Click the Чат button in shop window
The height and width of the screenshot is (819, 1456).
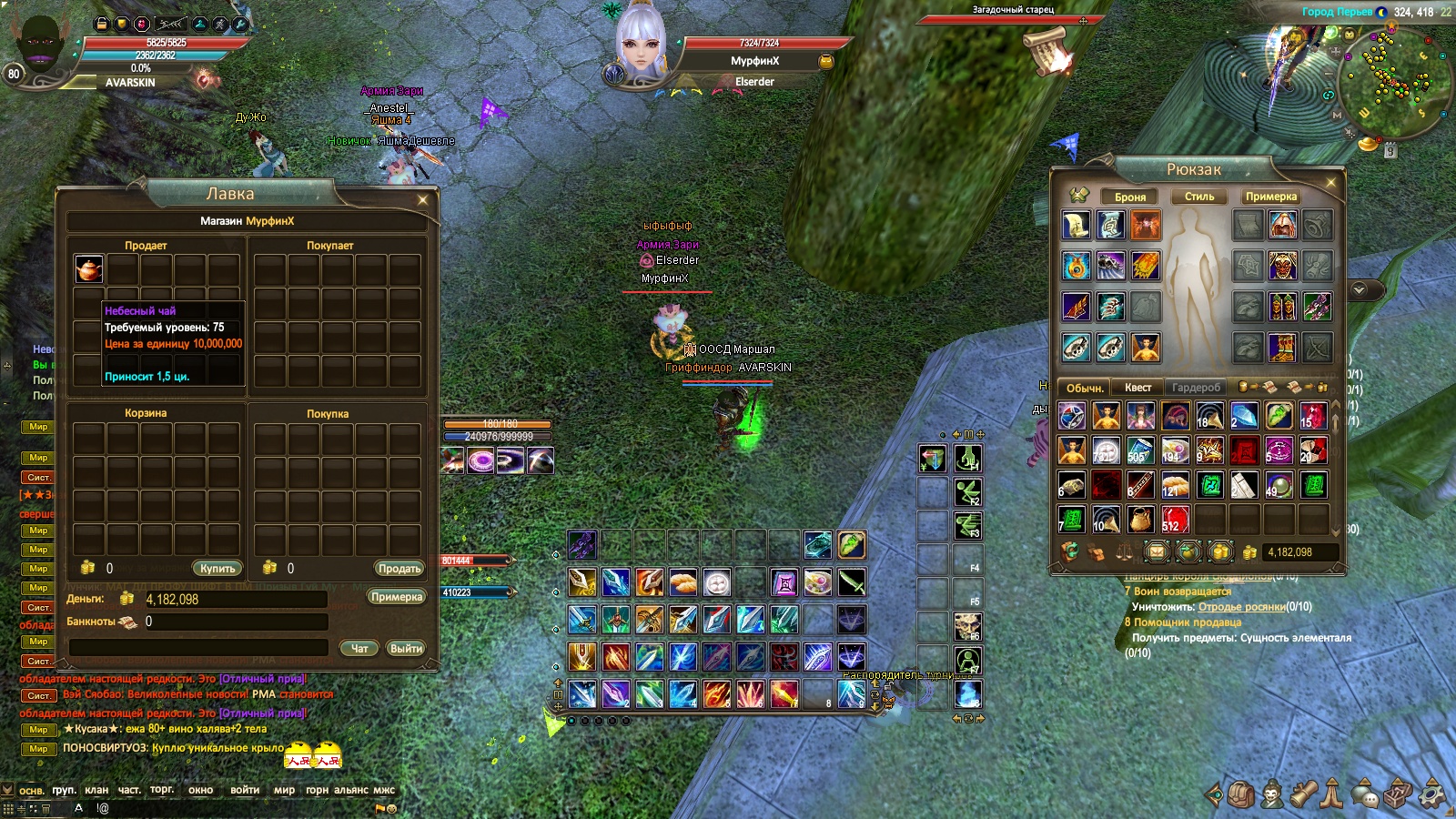pos(359,649)
